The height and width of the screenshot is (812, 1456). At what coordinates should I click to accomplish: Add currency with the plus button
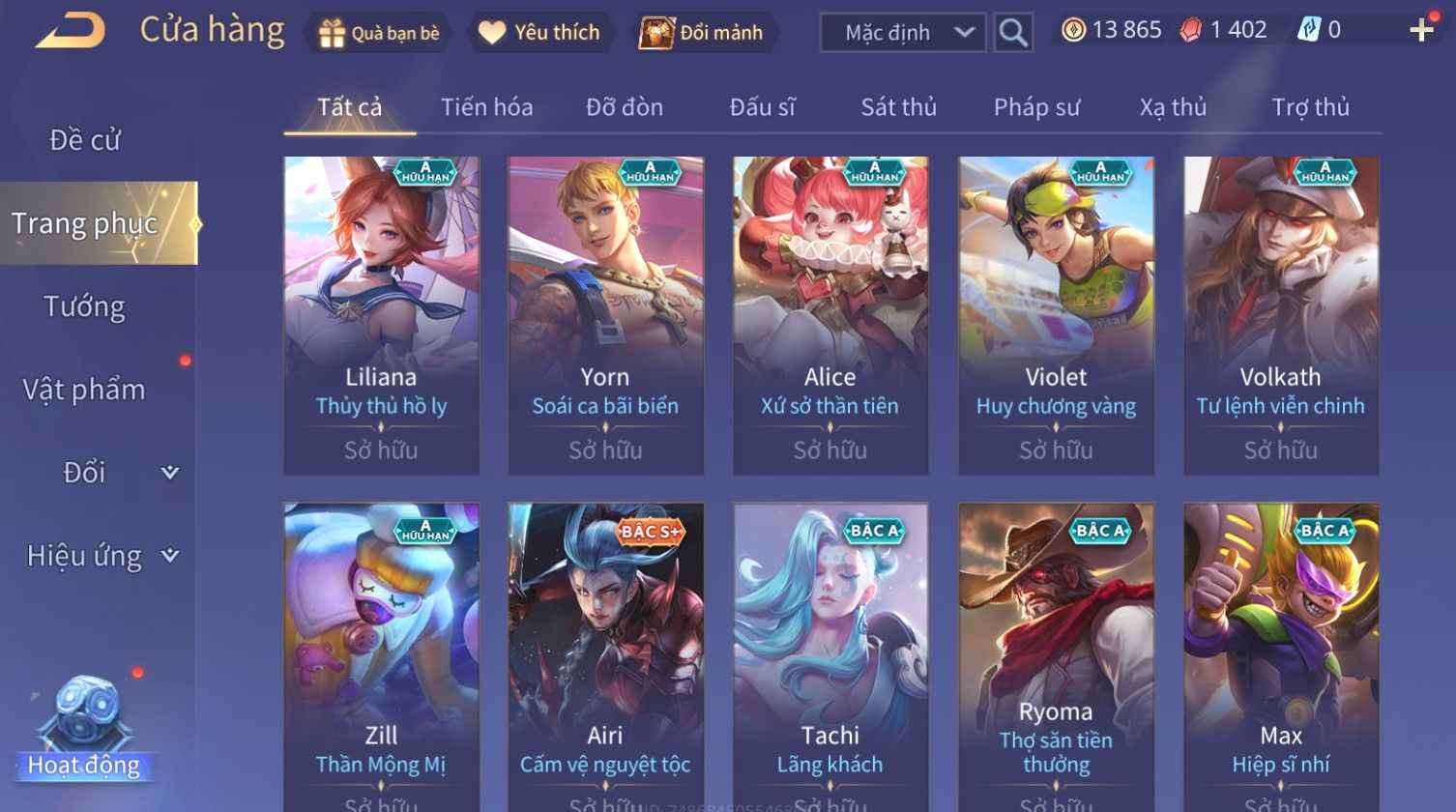1421,31
